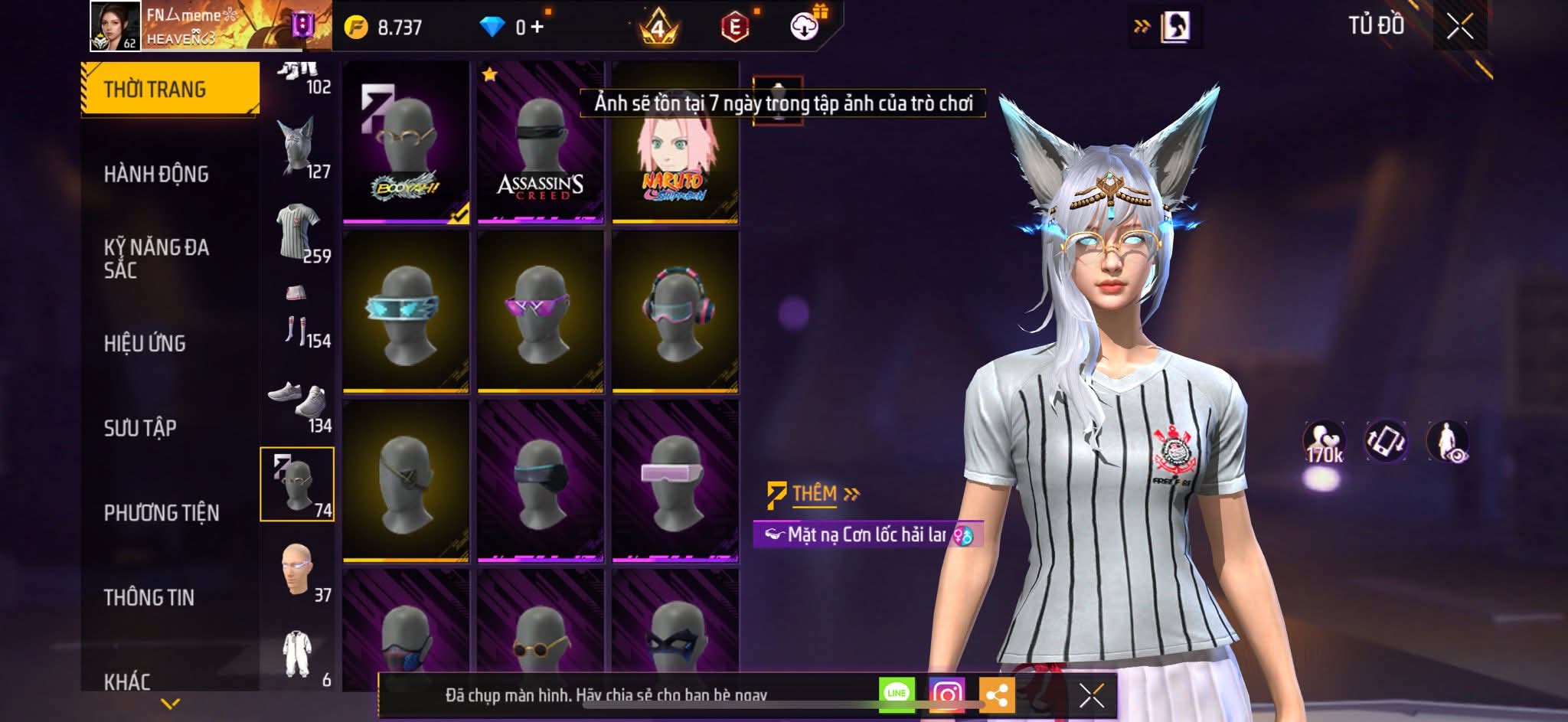
Task: Open the THÔNG TIN tab
Action: click(149, 596)
